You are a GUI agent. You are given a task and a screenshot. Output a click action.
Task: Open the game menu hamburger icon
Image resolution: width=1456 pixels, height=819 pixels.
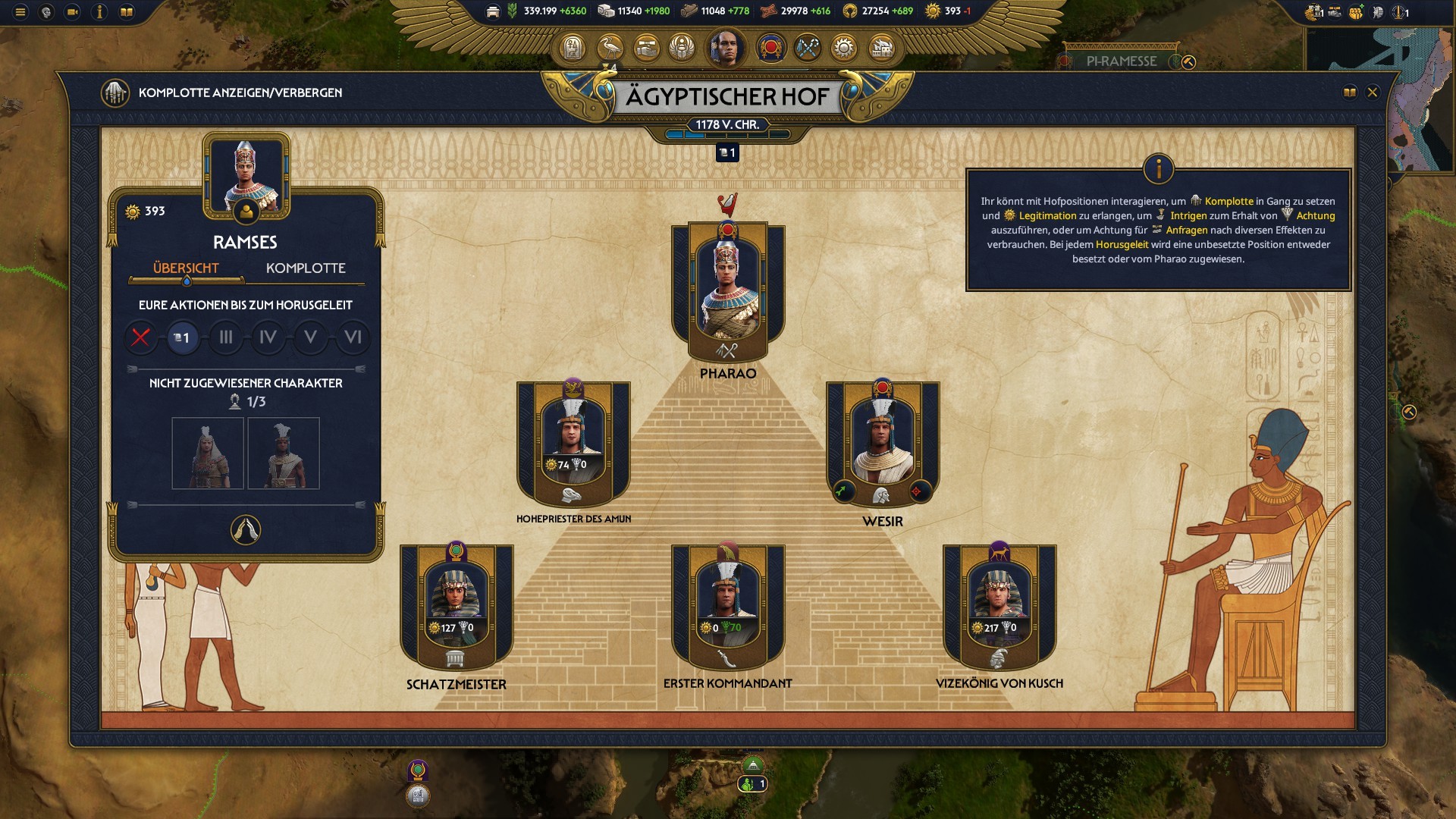tap(20, 12)
